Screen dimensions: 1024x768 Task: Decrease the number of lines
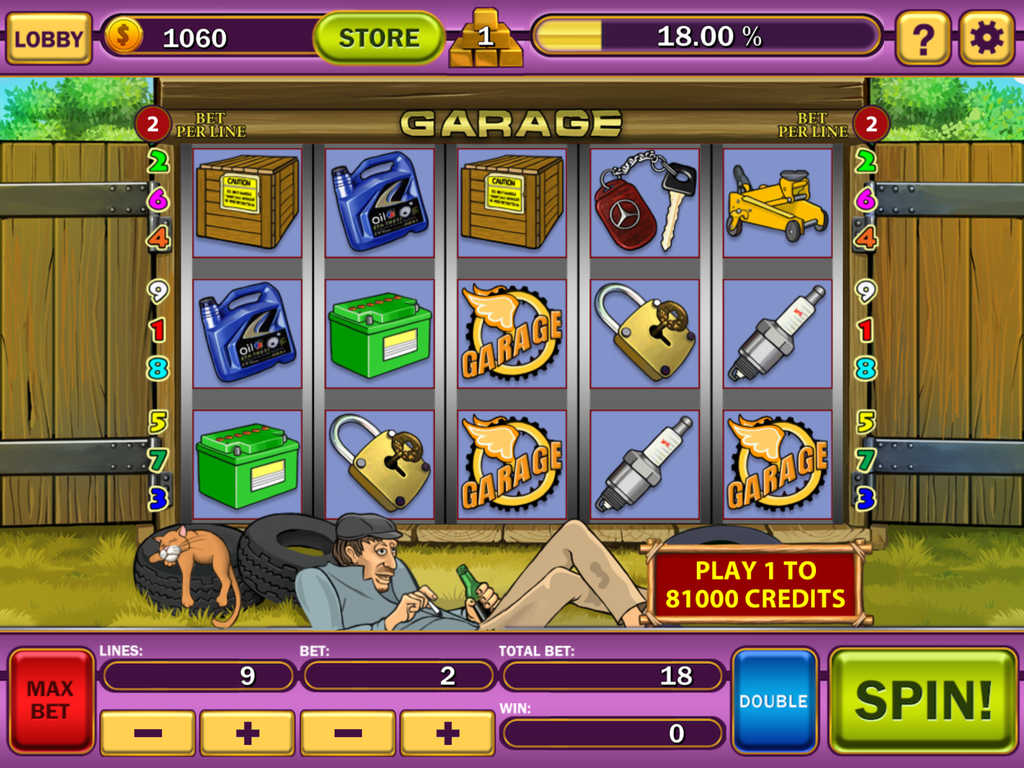click(x=148, y=733)
